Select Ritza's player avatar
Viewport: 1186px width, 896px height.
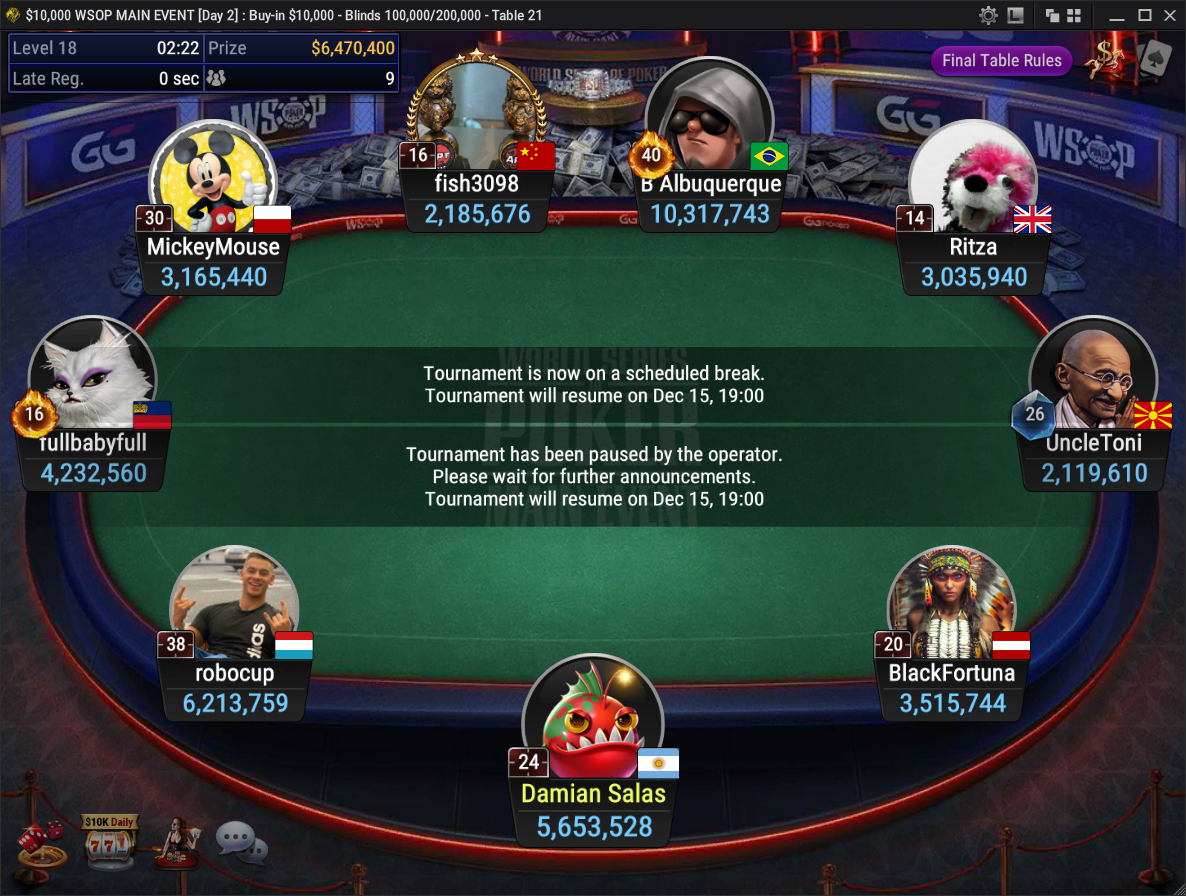coord(972,180)
